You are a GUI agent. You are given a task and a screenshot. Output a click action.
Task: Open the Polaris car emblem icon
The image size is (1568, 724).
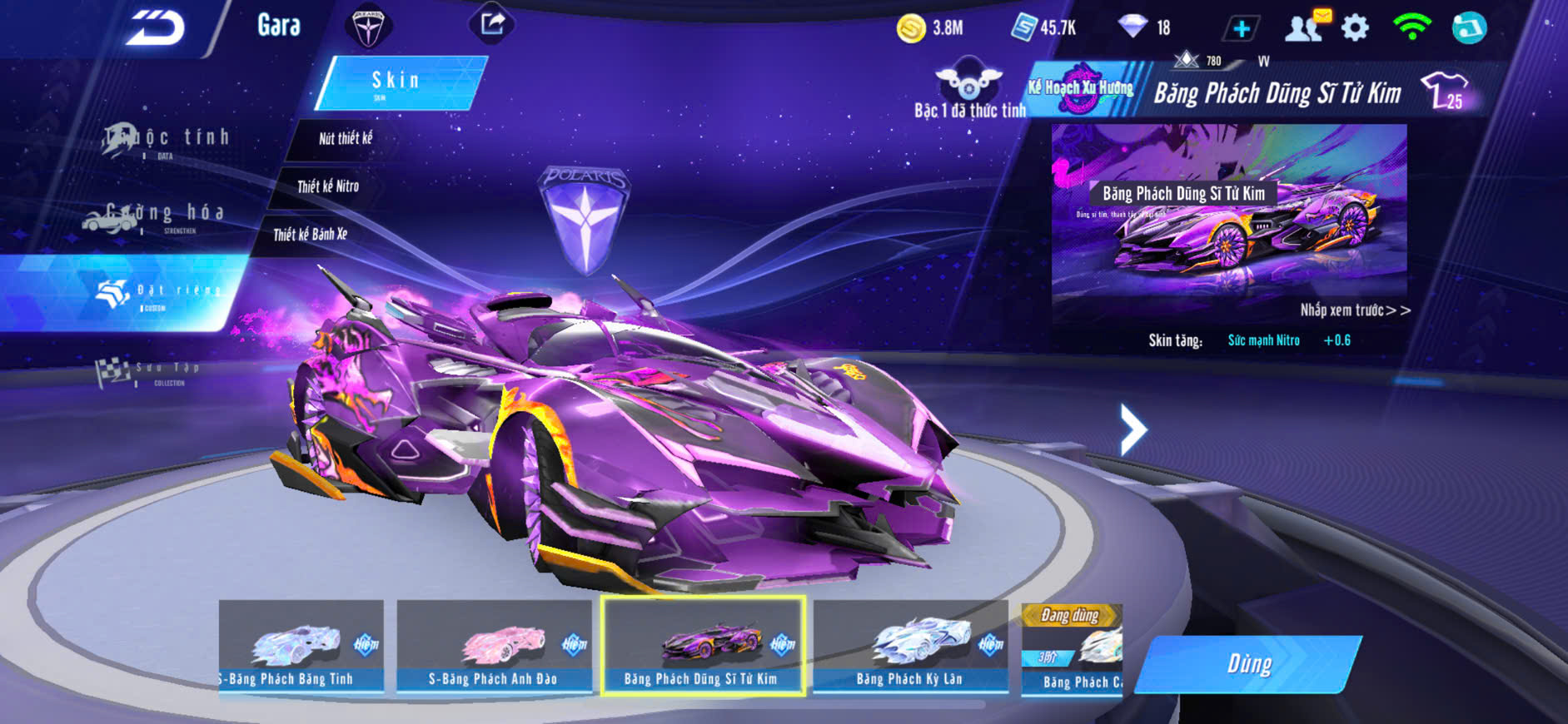367,27
